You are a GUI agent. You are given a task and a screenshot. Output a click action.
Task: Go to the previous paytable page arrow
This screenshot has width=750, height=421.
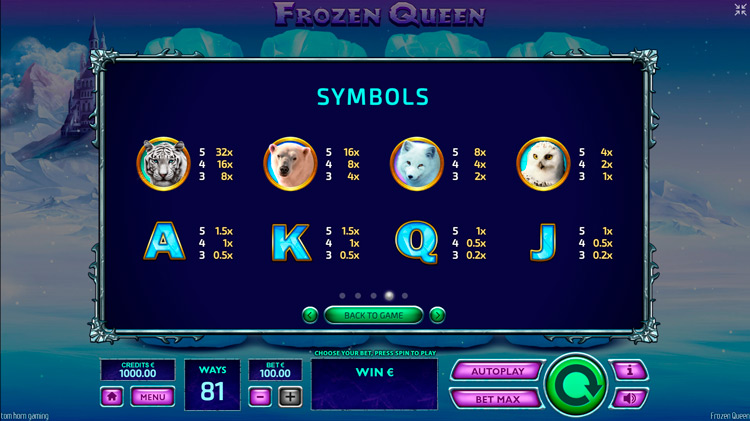[310, 315]
